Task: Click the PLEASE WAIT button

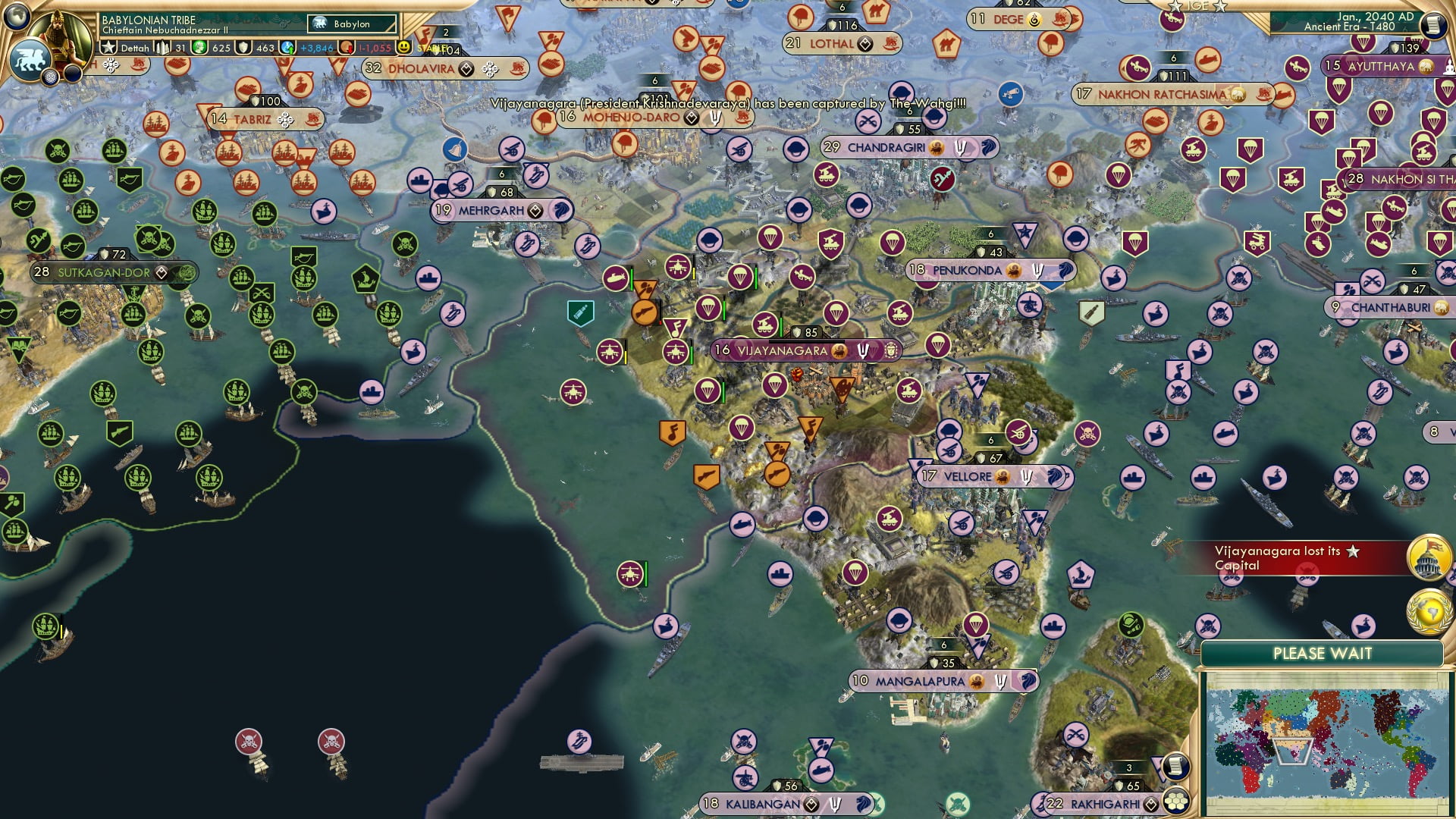Action: pyautogui.click(x=1324, y=652)
